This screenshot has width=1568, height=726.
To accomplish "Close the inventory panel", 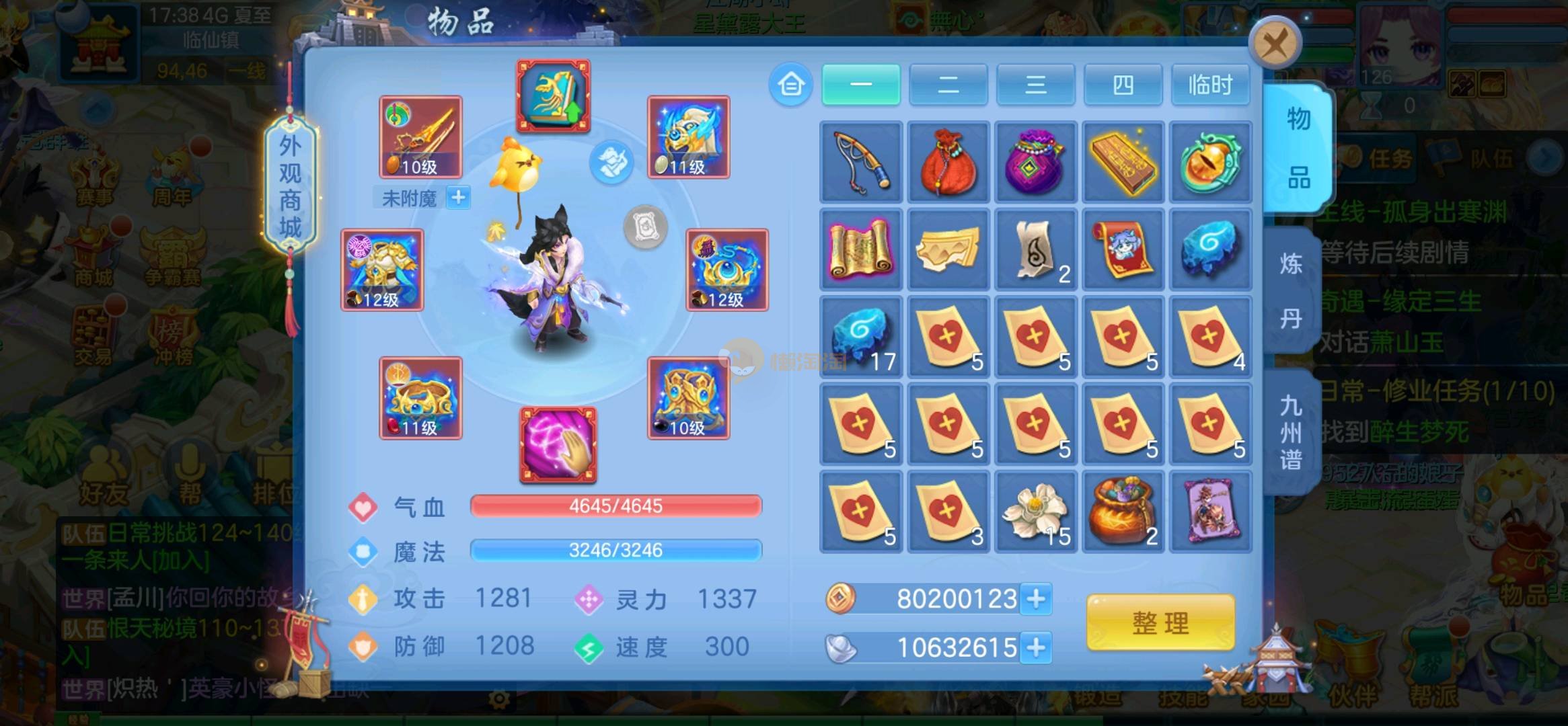I will pyautogui.click(x=1275, y=44).
